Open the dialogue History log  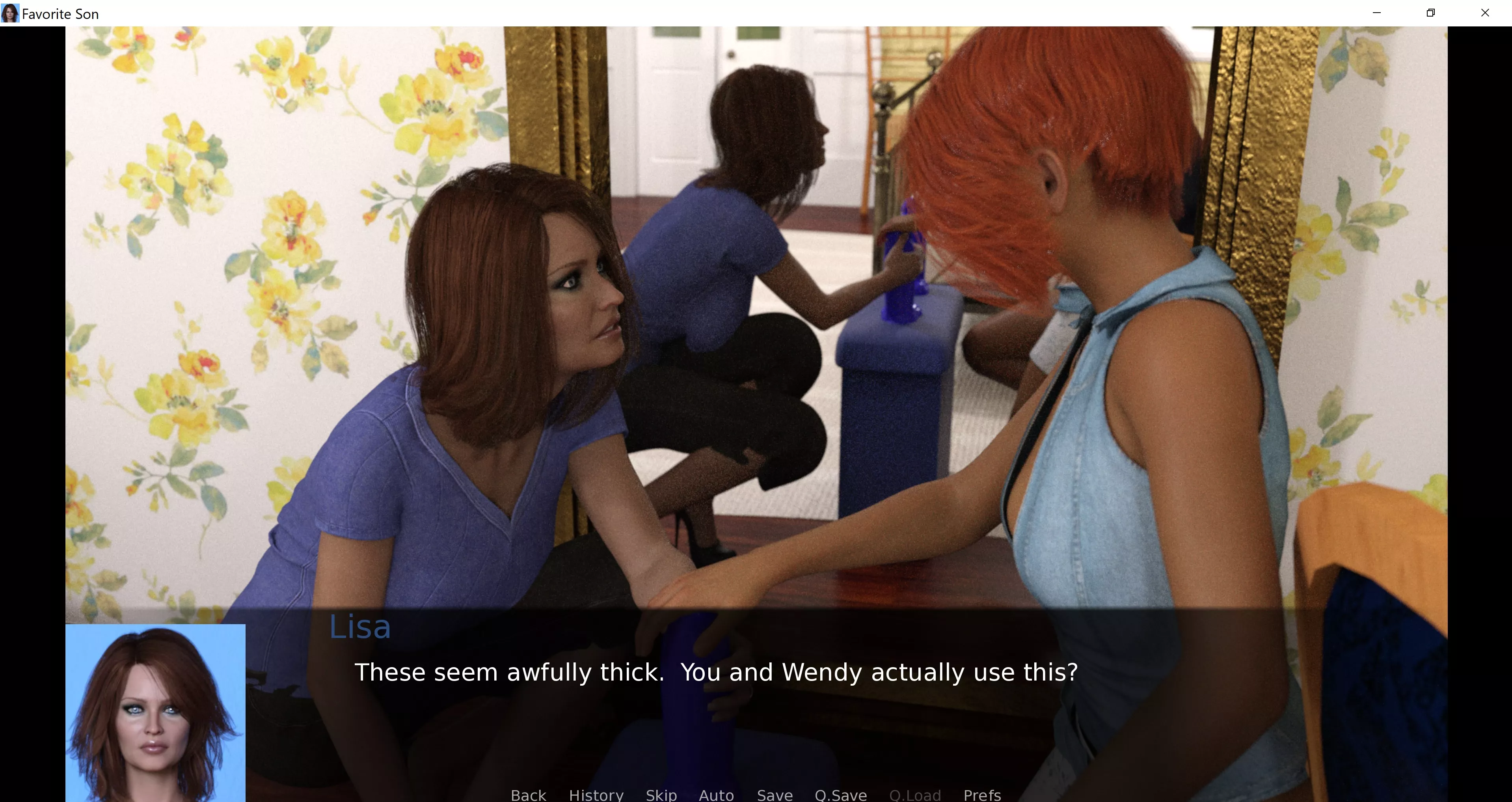point(596,795)
